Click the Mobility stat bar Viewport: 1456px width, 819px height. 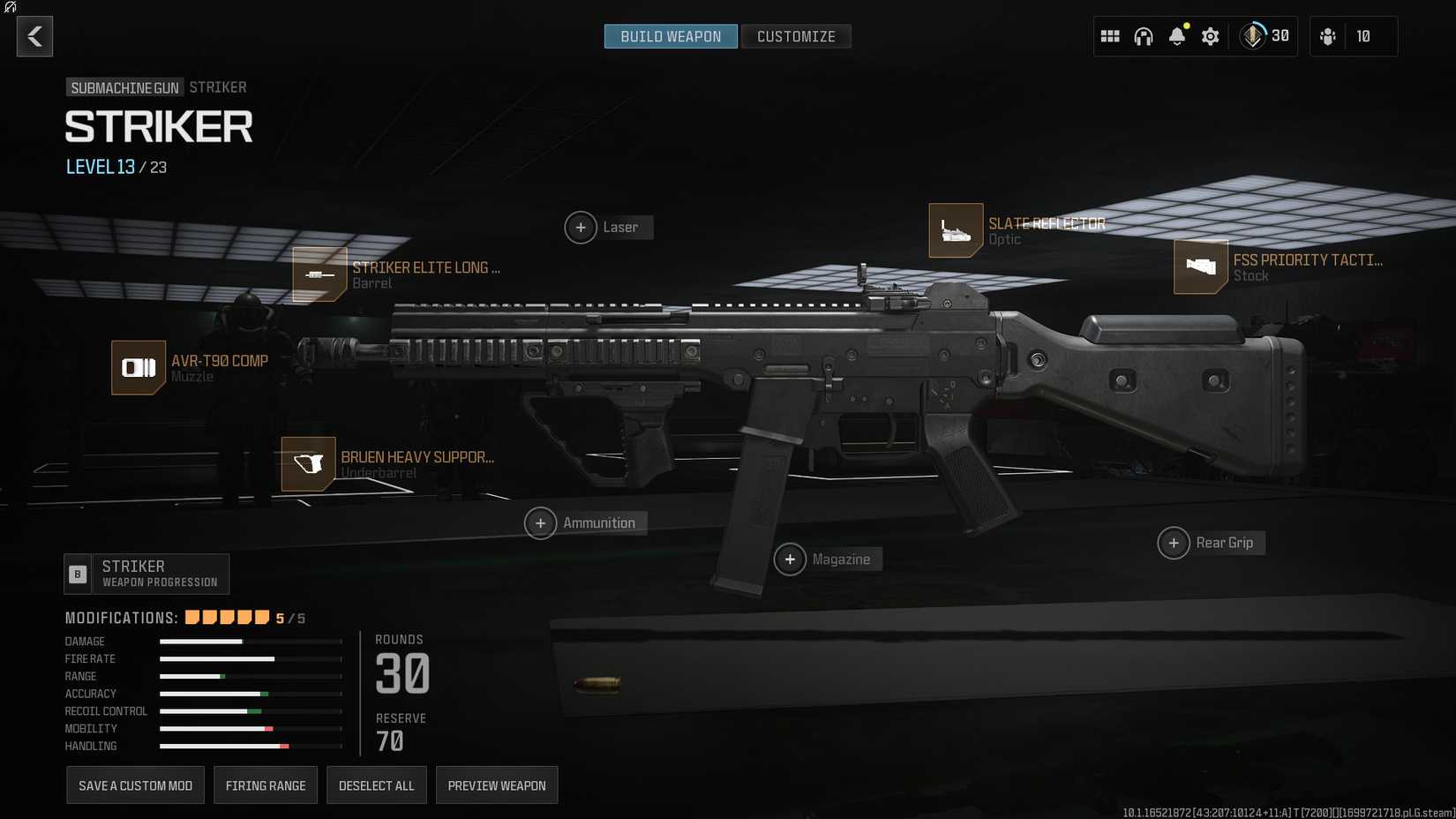coord(250,729)
